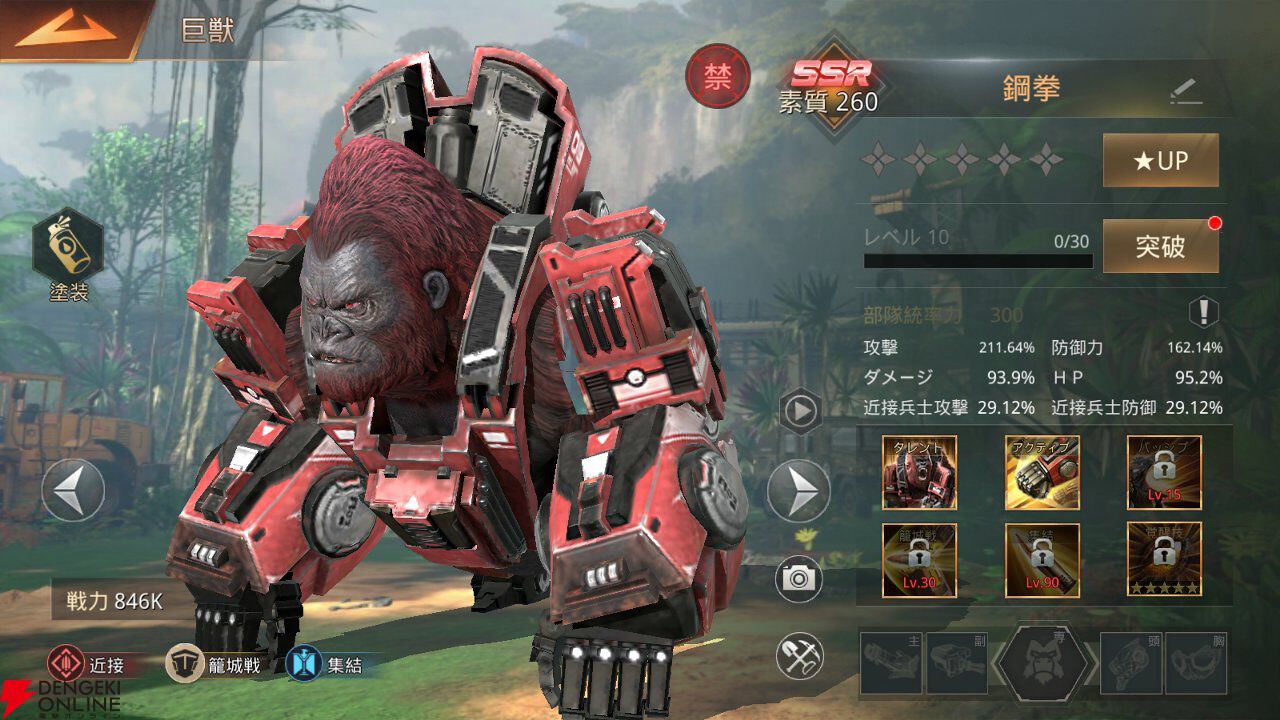Go back with the orange arrow button

click(x=66, y=28)
